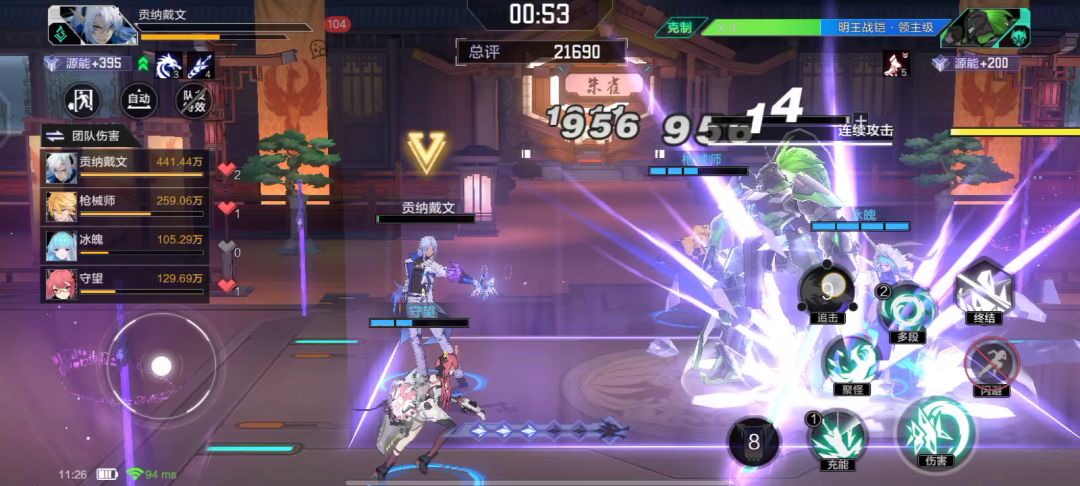Trigger the 终结 finisher skill
This screenshot has width=1080, height=486.
point(983,291)
